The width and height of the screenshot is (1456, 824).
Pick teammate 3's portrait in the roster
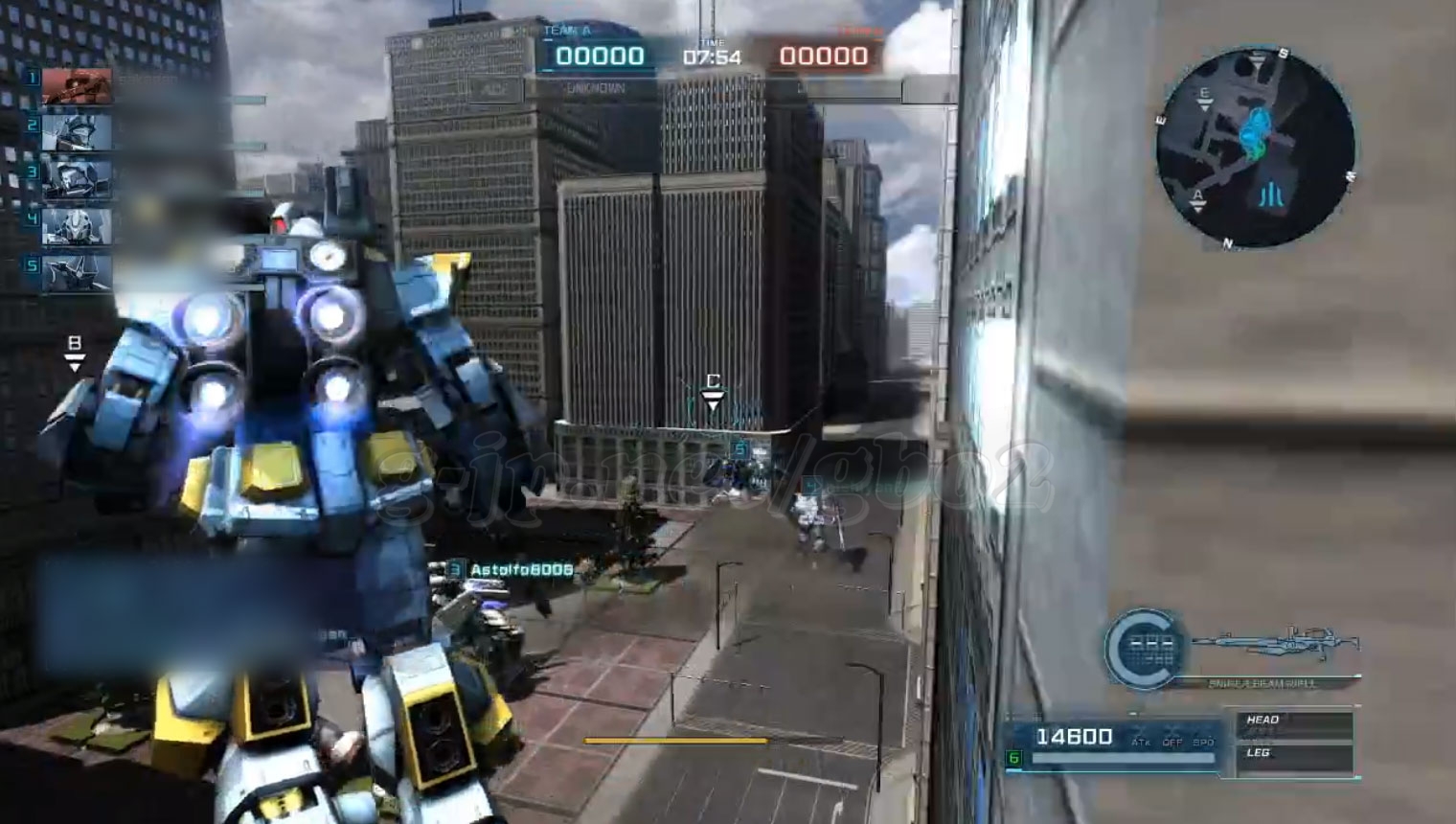[x=77, y=178]
